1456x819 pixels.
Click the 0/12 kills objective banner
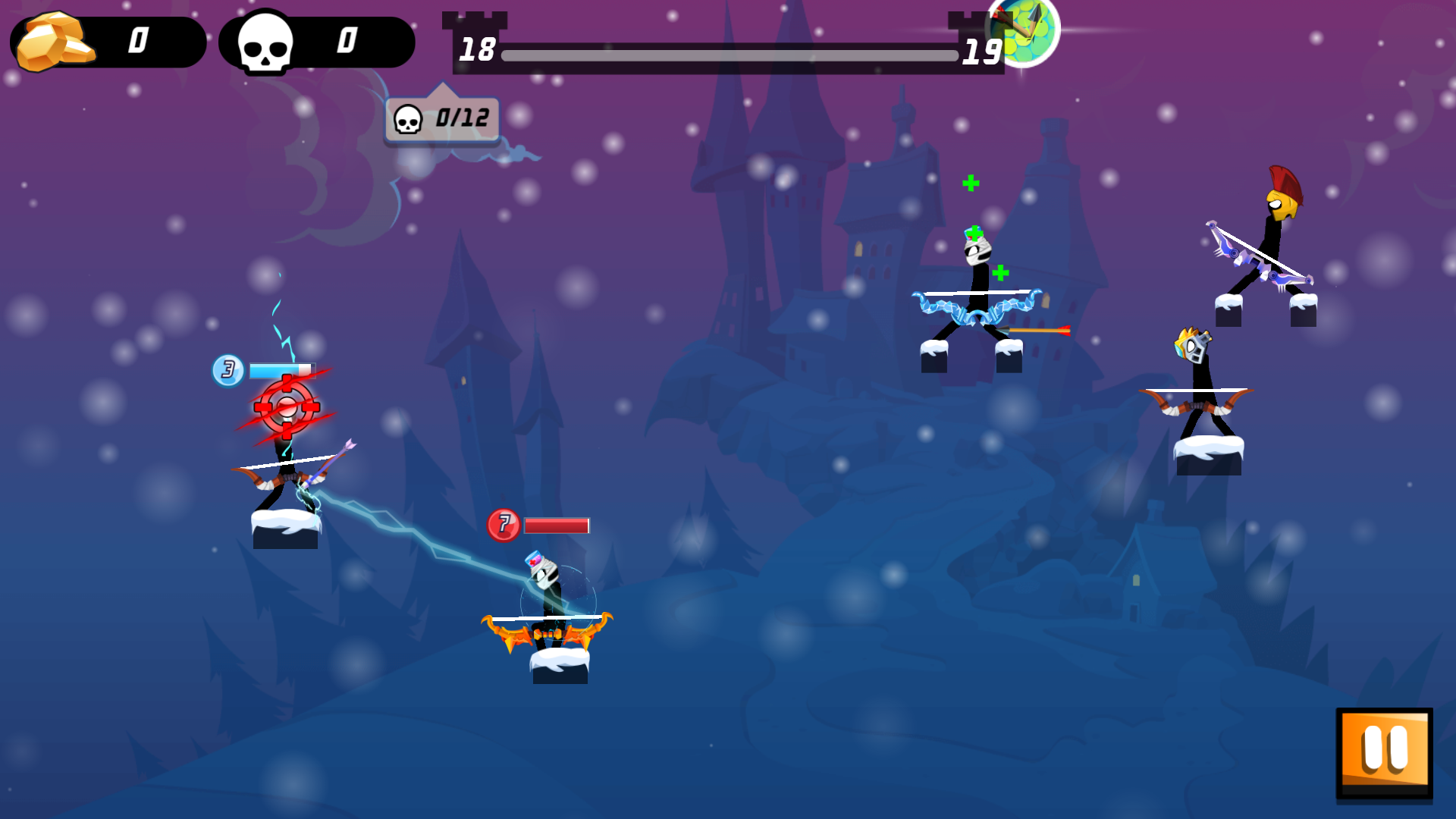(x=440, y=119)
